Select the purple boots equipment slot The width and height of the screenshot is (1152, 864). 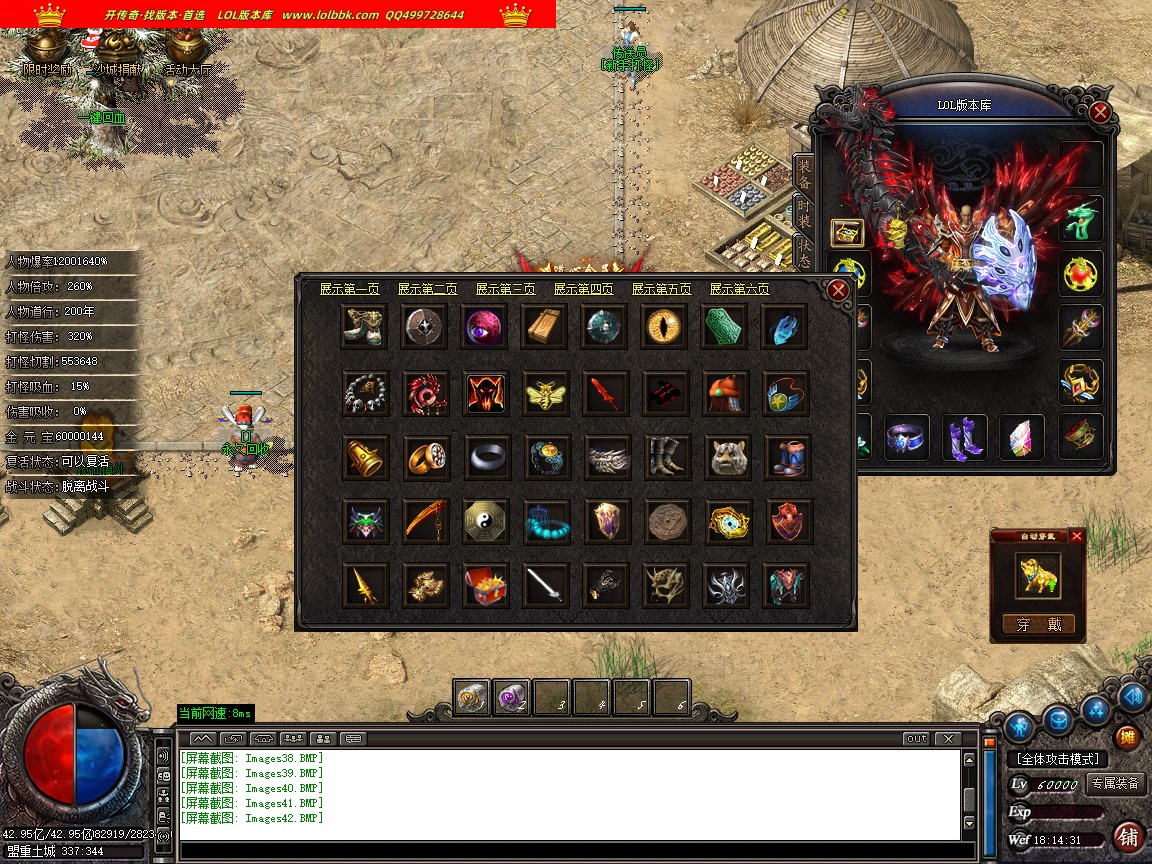(965, 438)
